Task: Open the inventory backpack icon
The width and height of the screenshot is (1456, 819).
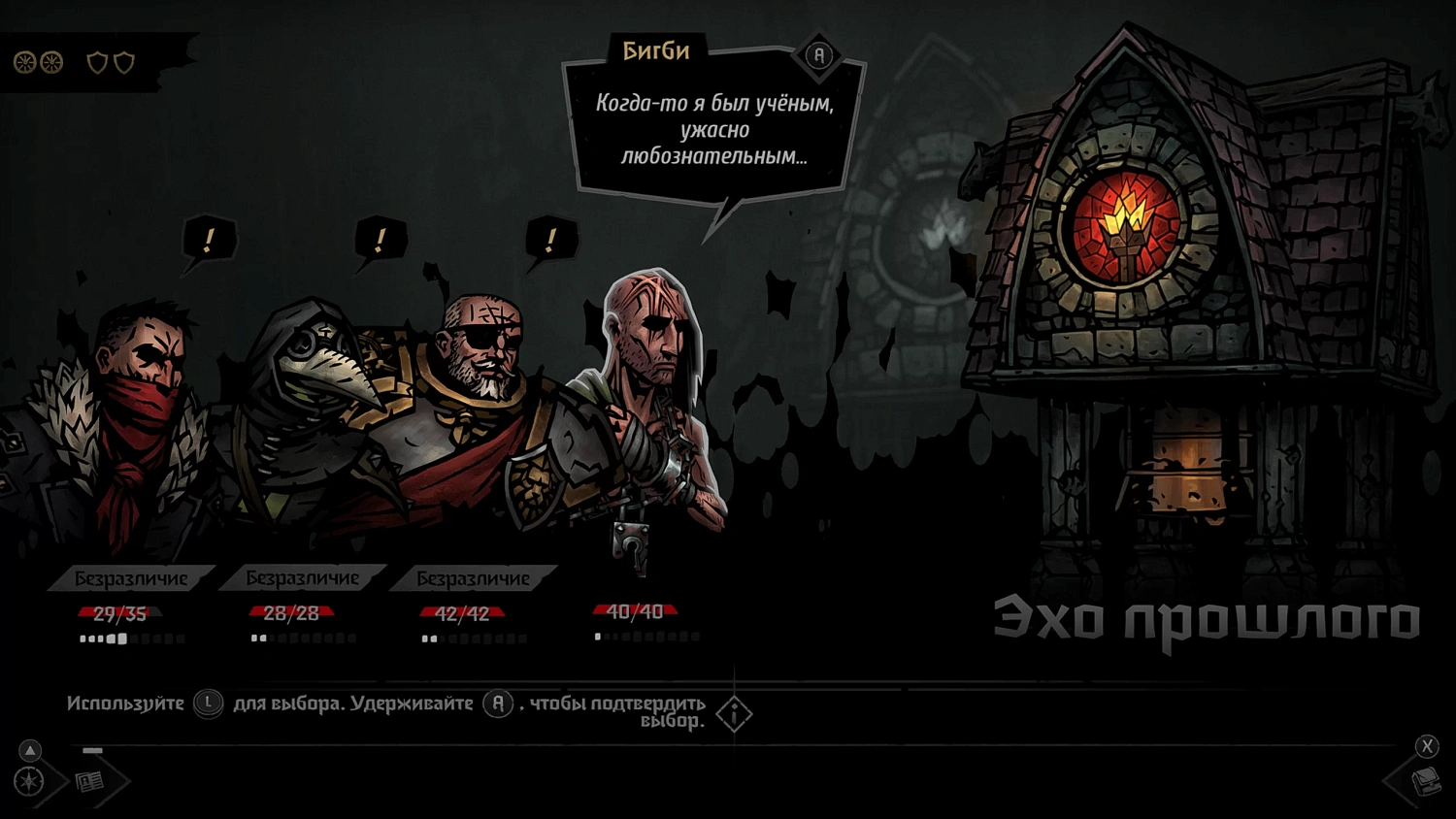Action: tap(1427, 783)
